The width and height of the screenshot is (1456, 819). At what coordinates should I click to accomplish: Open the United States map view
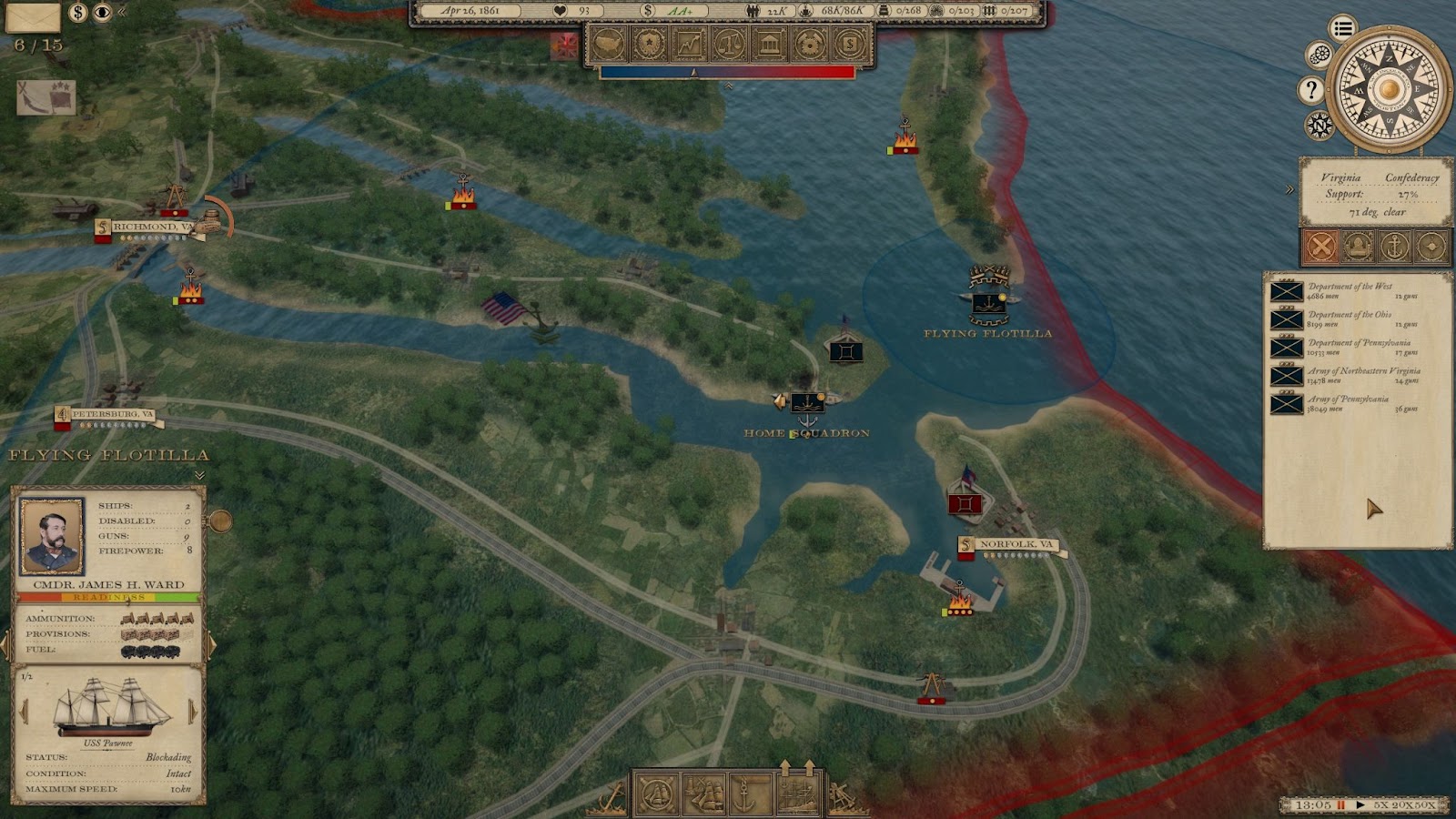click(x=609, y=44)
